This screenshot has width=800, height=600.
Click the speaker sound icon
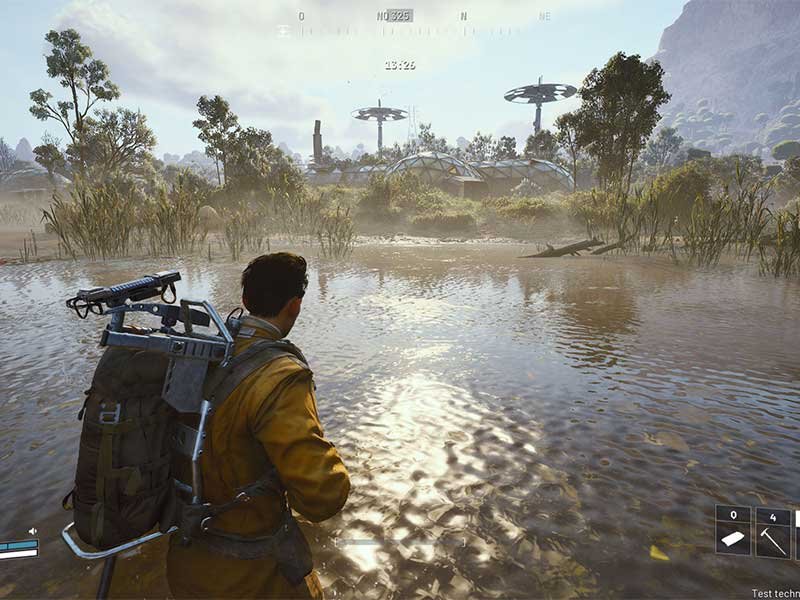pos(32,531)
